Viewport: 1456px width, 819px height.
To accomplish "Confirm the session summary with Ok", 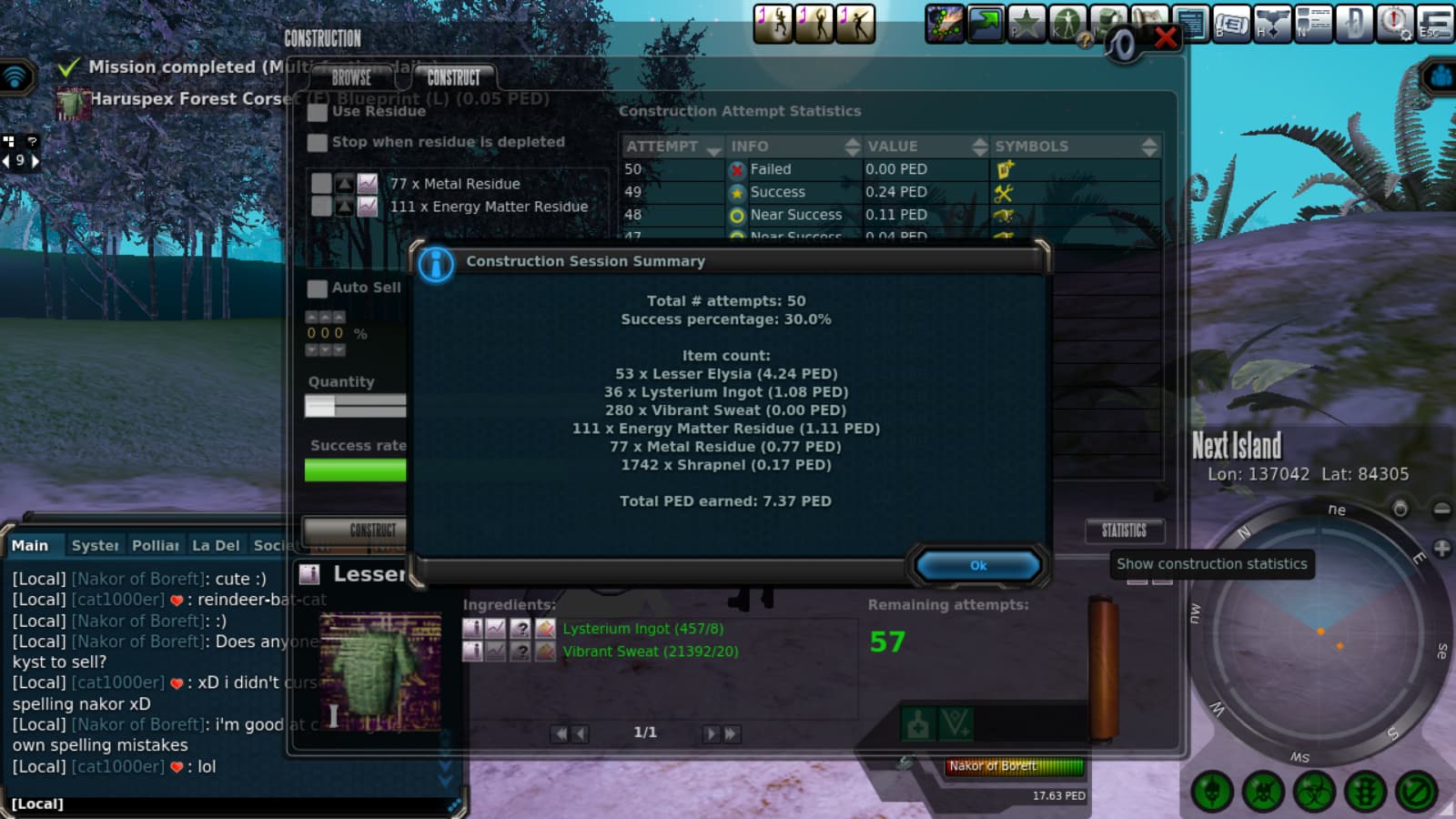I will point(977,565).
